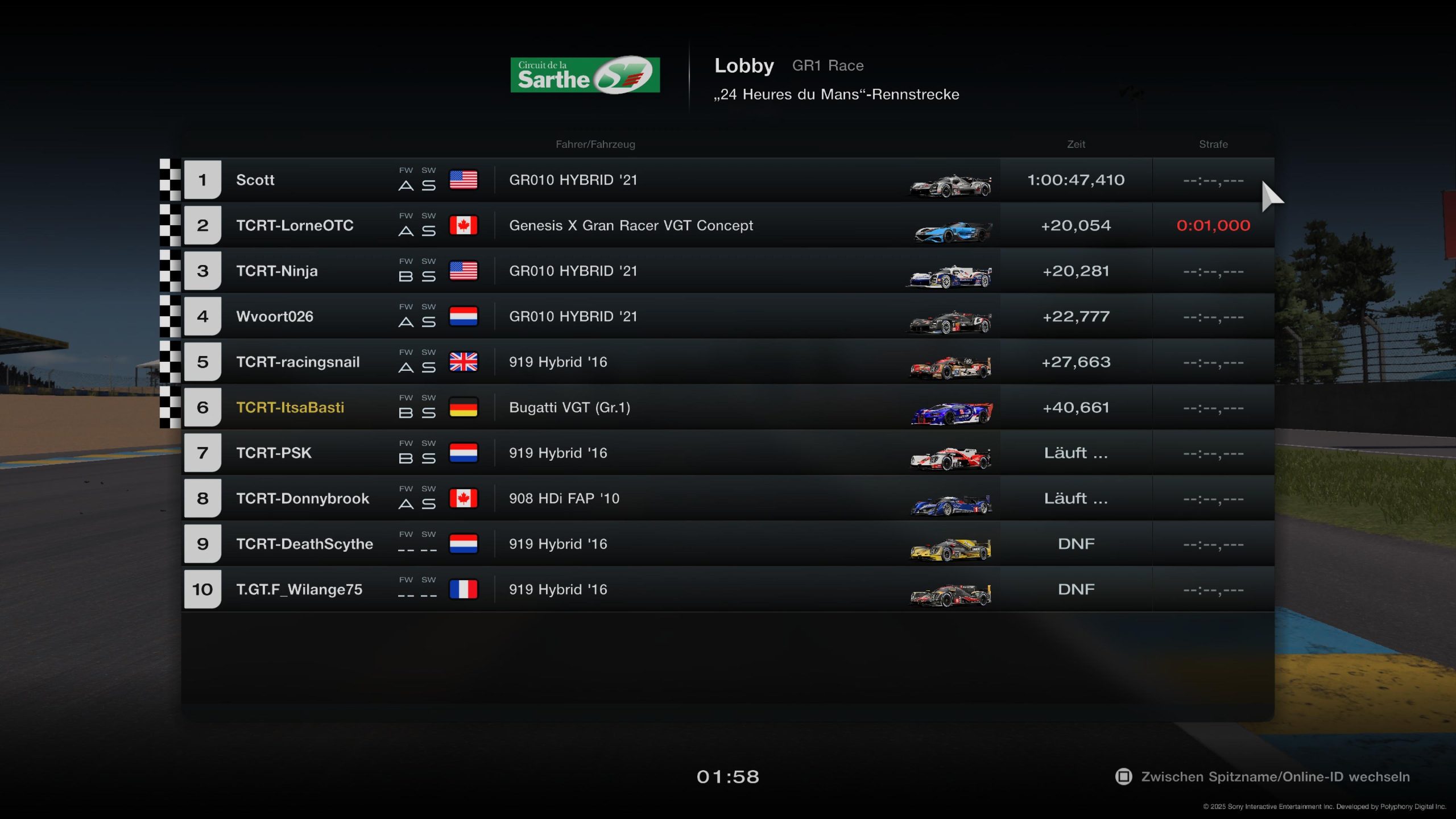Select the Lobby tab header
Screen dimensions: 1456x819
744,65
